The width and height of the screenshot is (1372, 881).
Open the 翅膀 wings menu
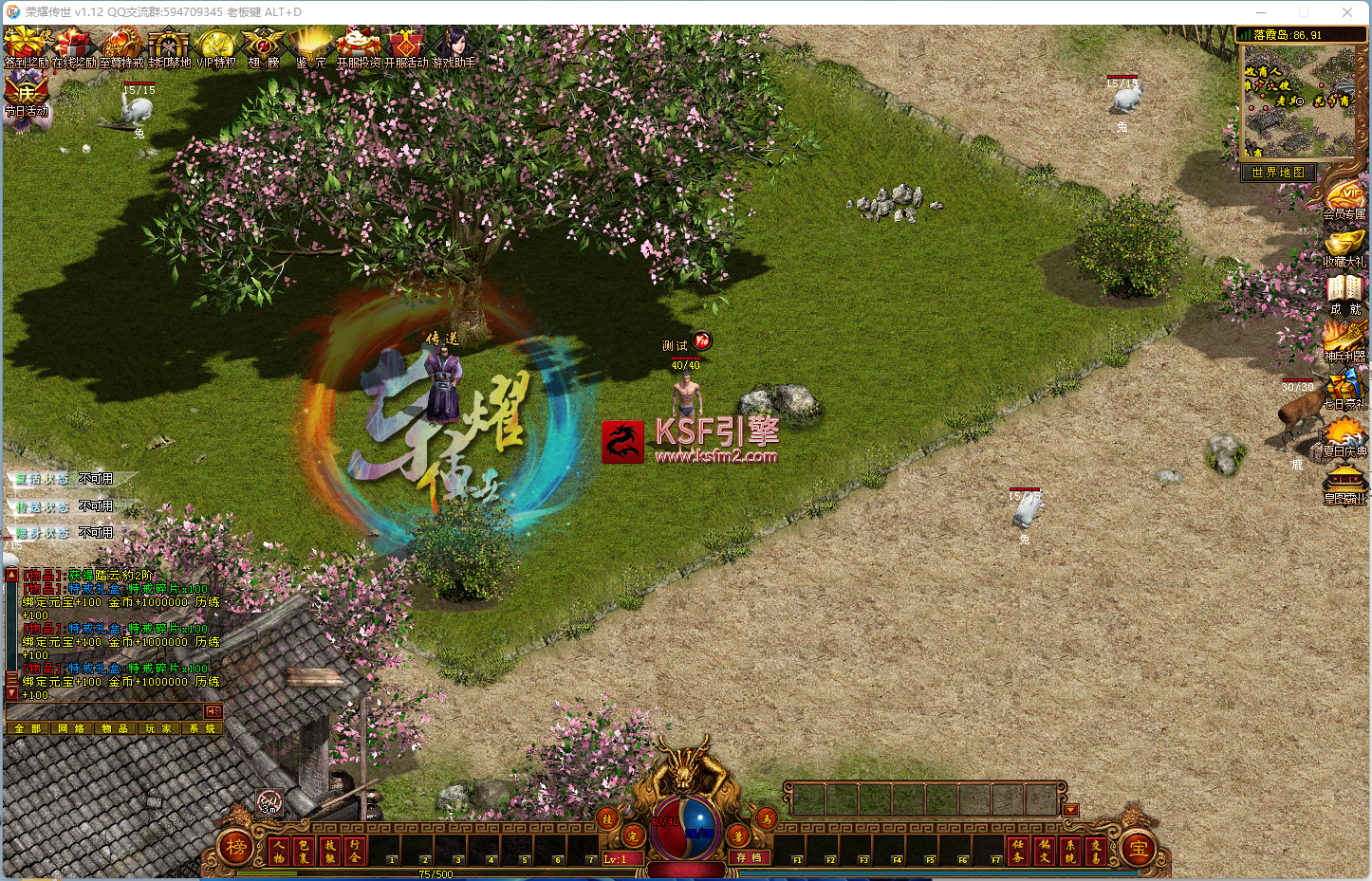pyautogui.click(x=263, y=46)
